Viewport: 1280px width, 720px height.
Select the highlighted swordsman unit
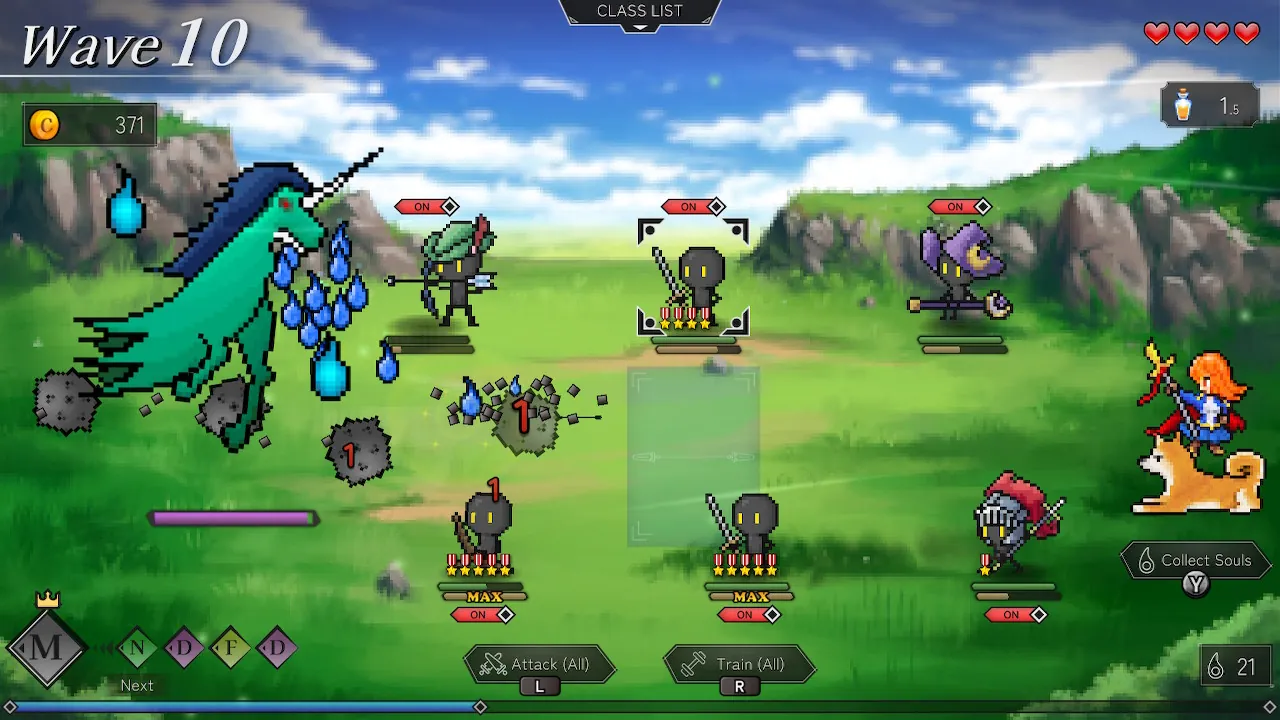pos(693,280)
